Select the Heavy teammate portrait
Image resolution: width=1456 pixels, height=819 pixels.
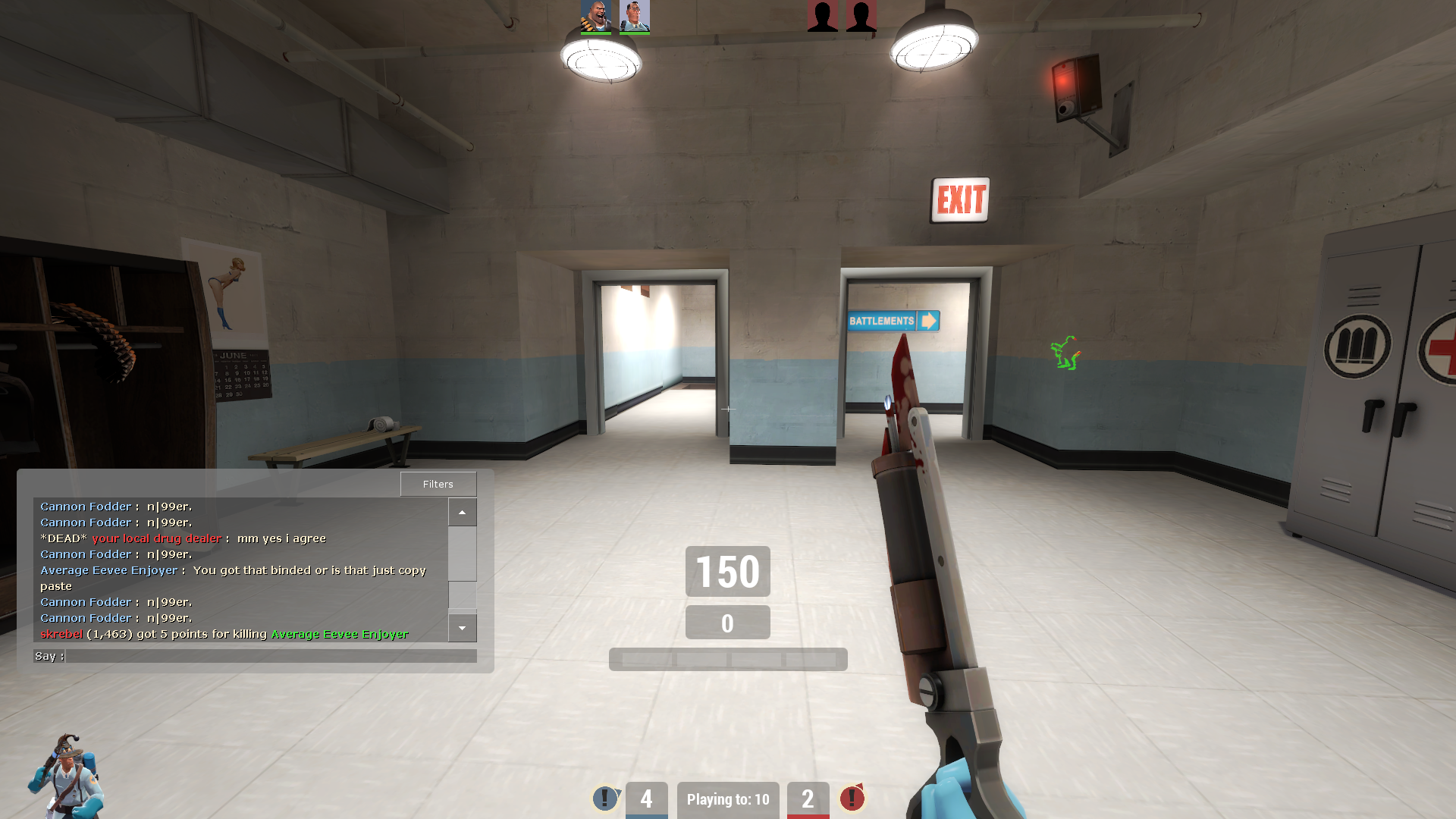pyautogui.click(x=596, y=16)
